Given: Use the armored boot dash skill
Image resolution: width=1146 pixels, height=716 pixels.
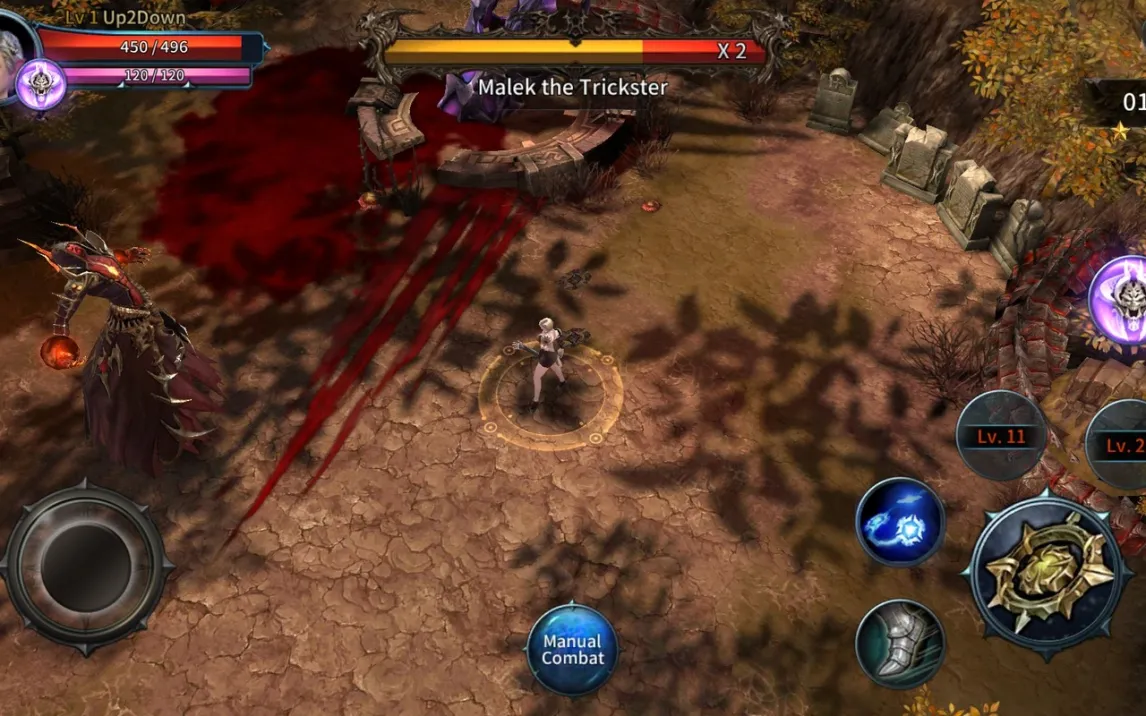Looking at the screenshot, I should click(x=900, y=644).
